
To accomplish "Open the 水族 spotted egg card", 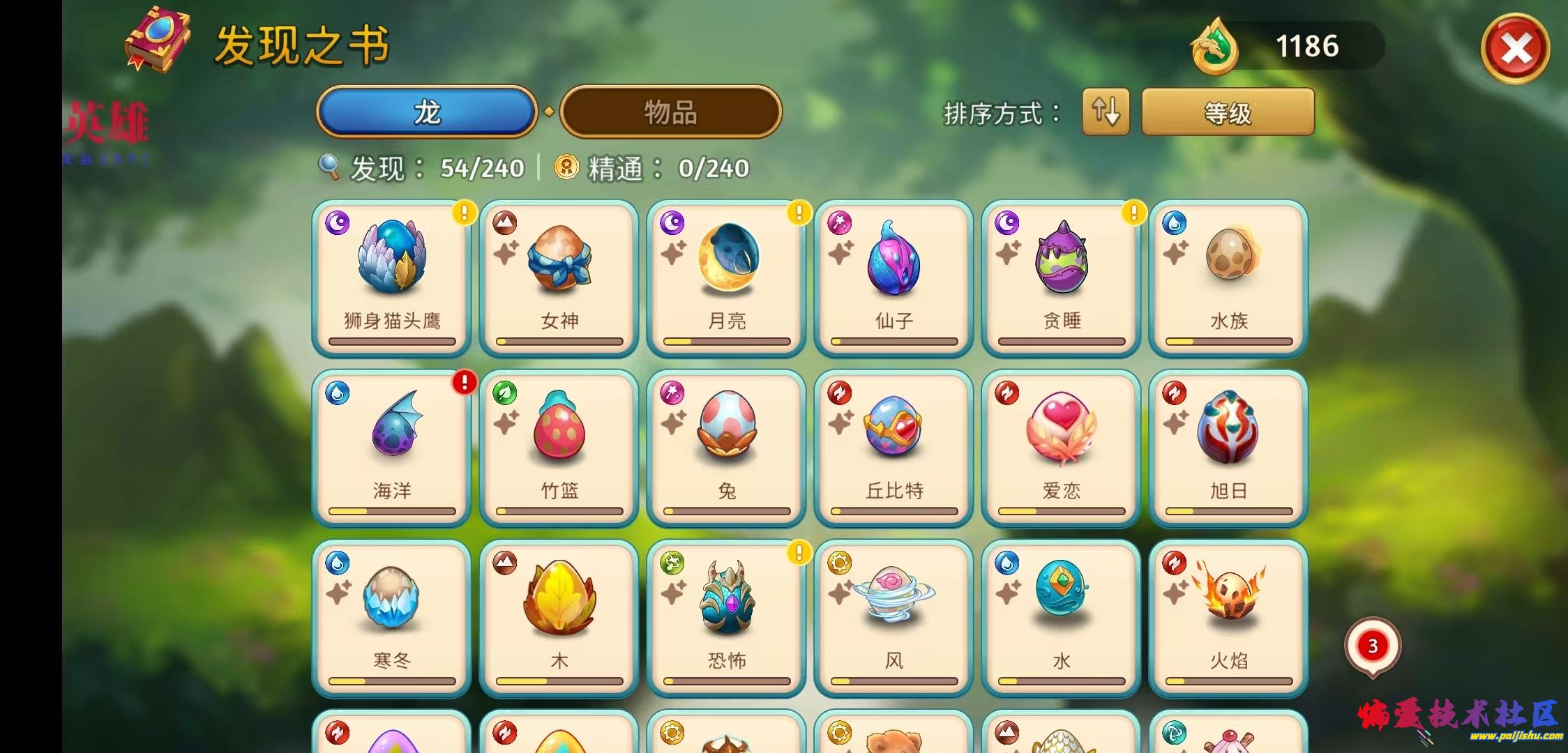I will pyautogui.click(x=1228, y=279).
